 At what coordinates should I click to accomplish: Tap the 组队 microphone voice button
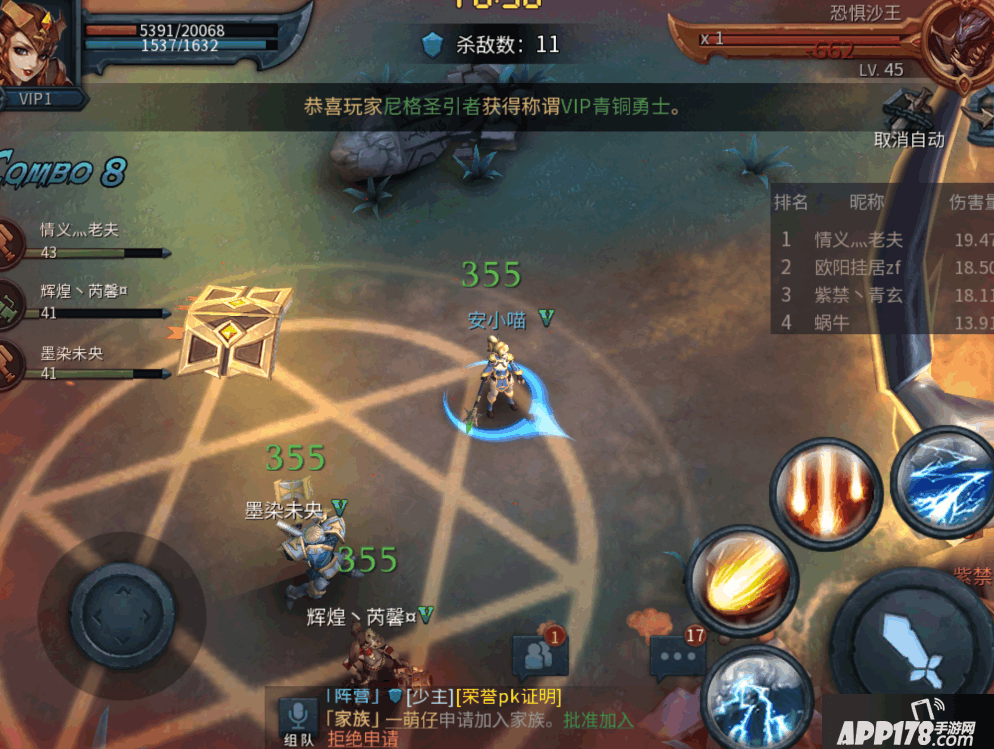pyautogui.click(x=298, y=720)
